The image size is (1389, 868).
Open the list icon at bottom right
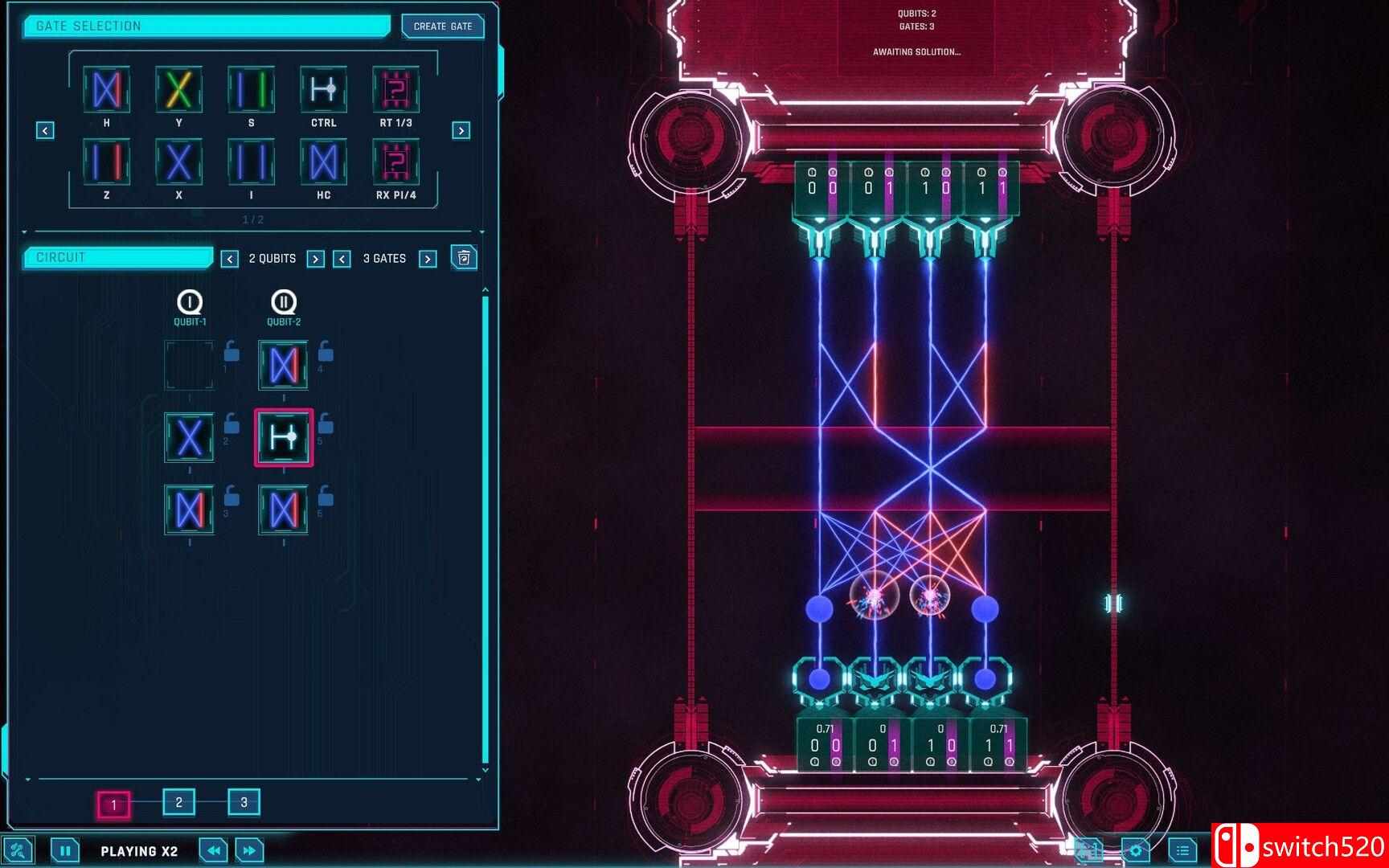1182,850
